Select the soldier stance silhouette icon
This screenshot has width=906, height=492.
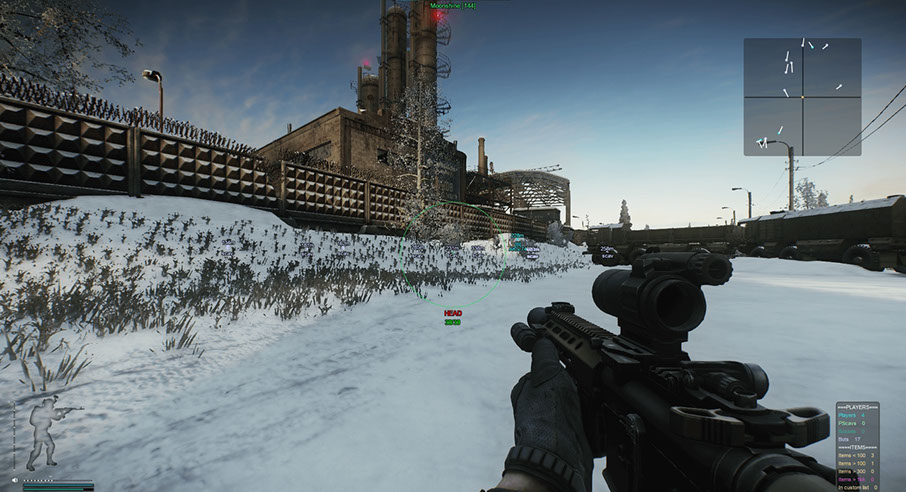coord(42,432)
